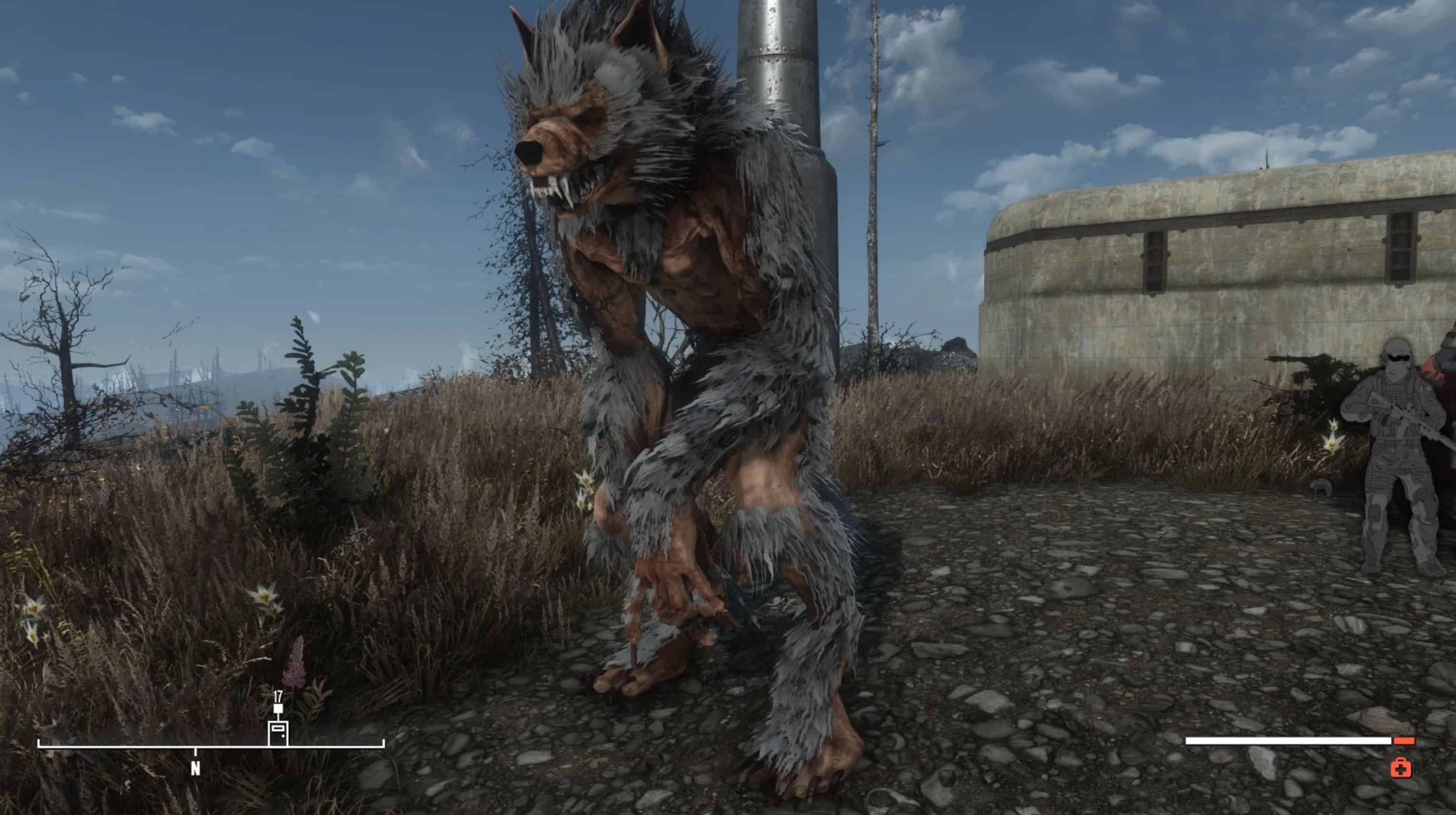Select the orange medkit icon
This screenshot has width=1456, height=815.
1401,769
